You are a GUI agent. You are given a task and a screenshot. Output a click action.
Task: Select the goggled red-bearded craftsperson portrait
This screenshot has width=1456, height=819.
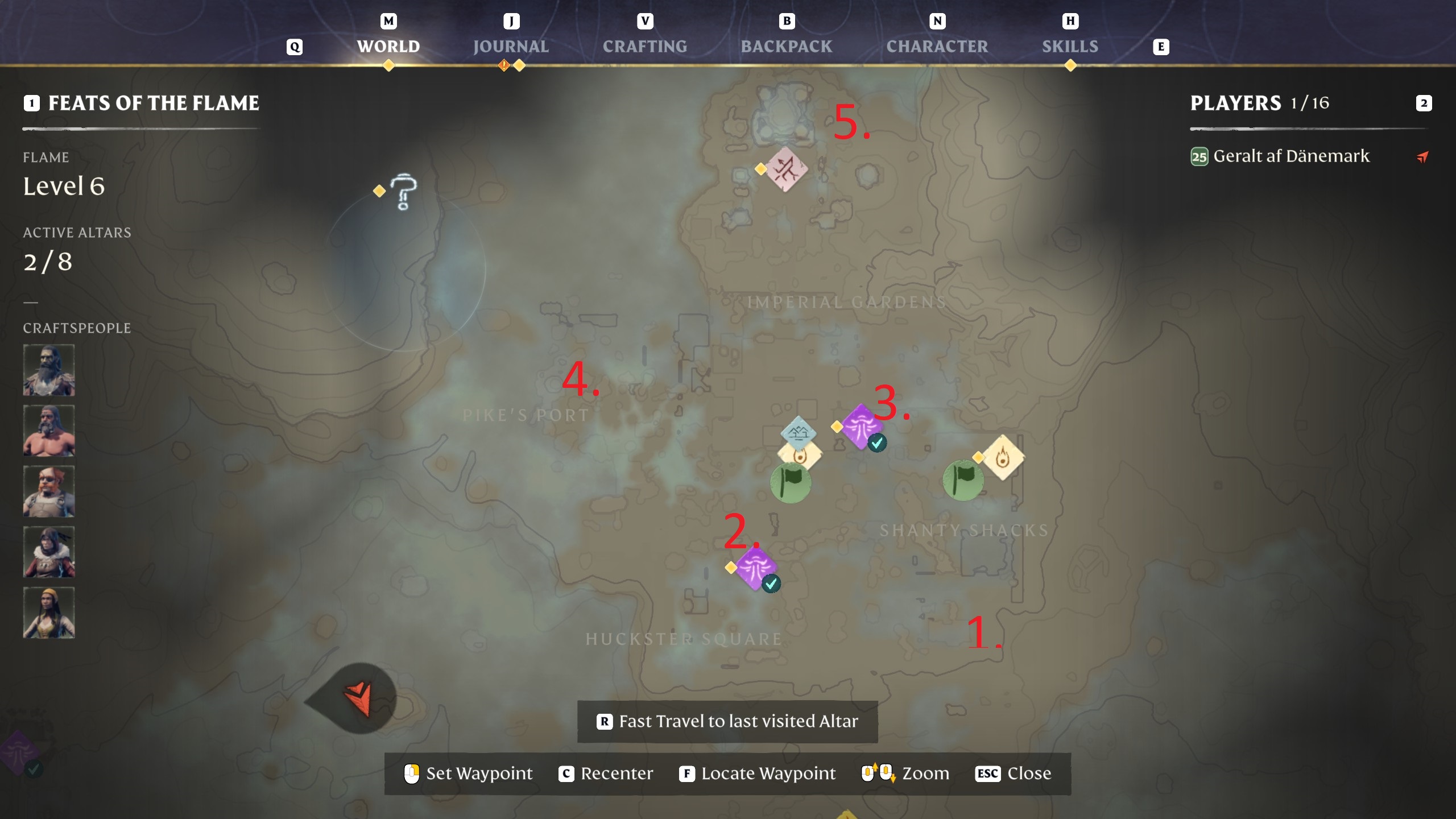(x=49, y=491)
